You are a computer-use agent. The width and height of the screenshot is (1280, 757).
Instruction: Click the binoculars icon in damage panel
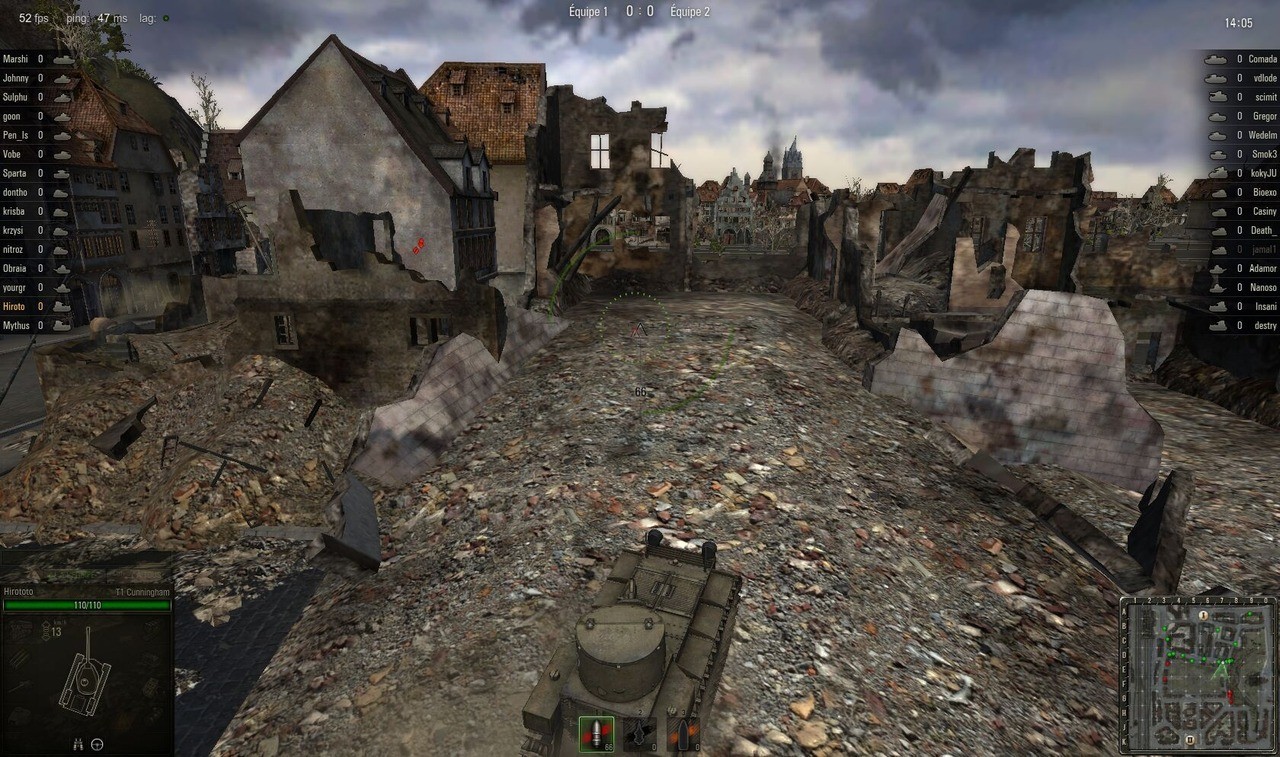point(78,744)
